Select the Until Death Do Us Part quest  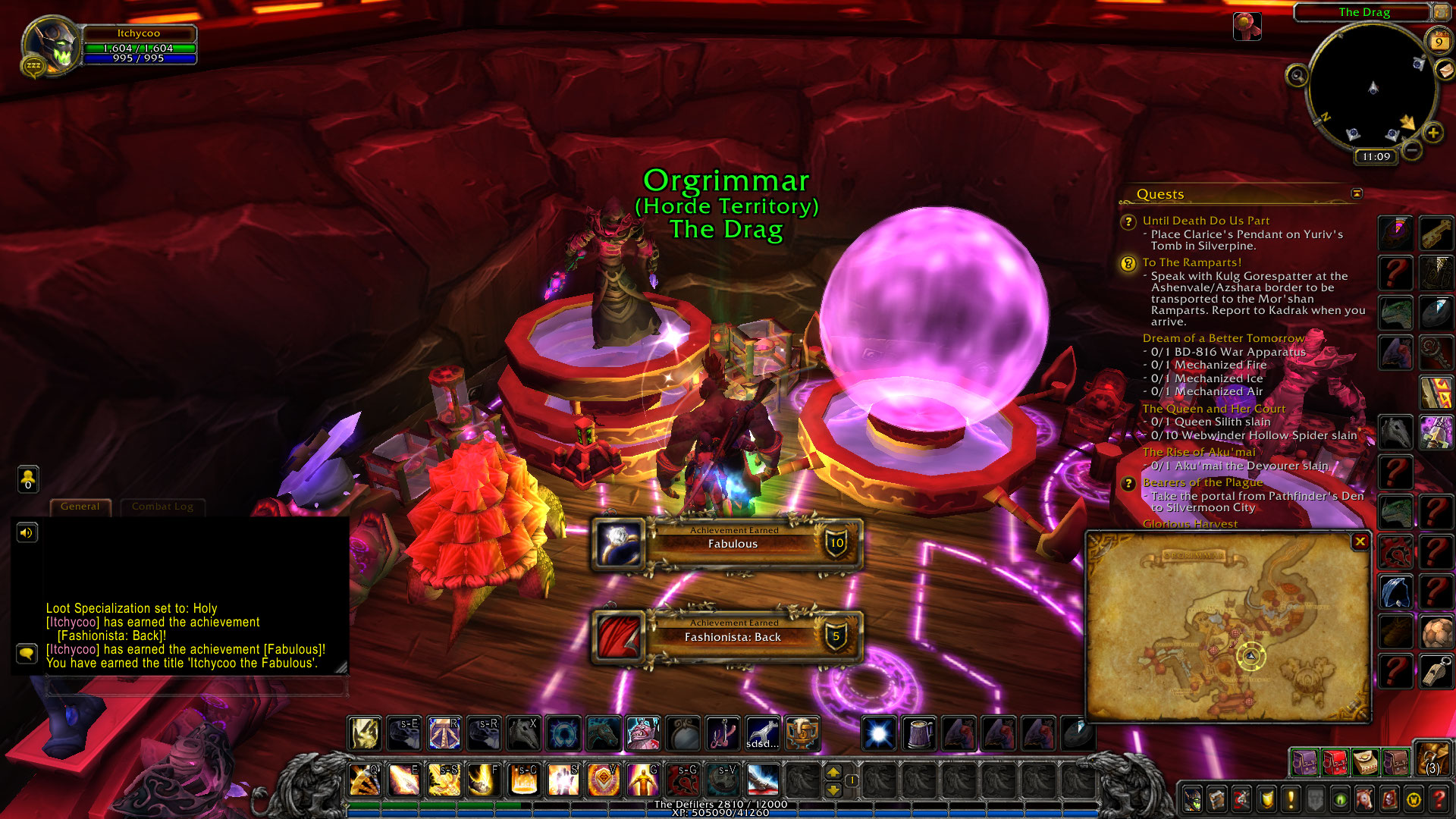point(1206,221)
